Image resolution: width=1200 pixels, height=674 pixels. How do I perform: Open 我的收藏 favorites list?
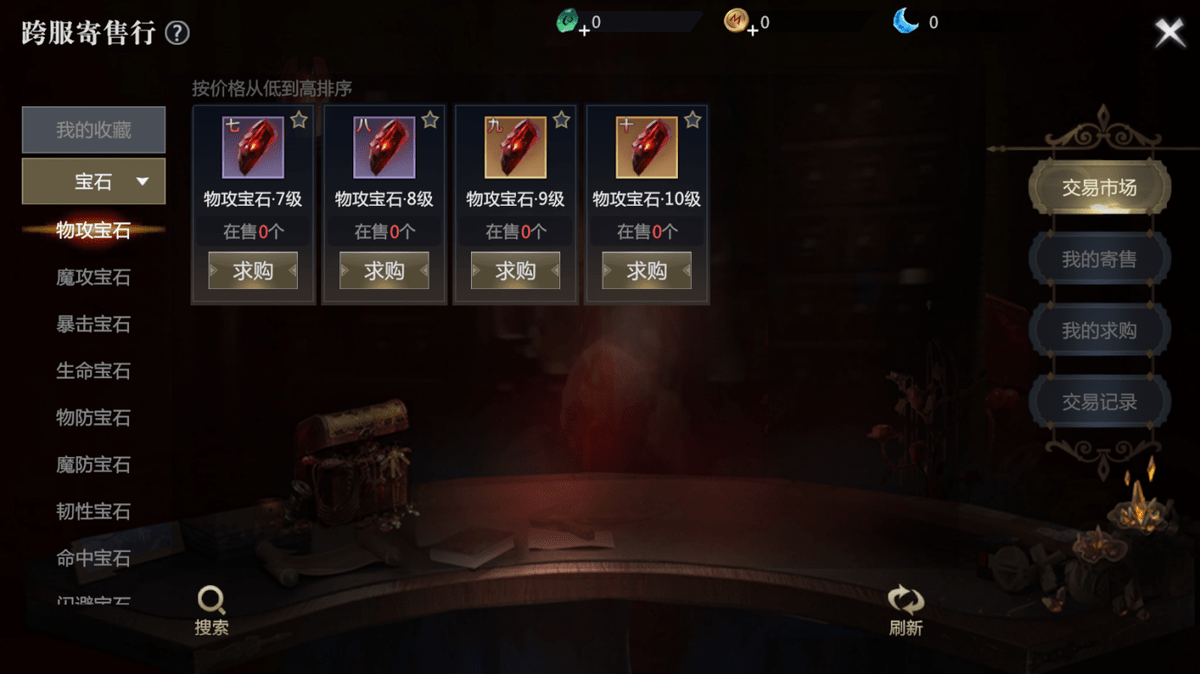94,130
